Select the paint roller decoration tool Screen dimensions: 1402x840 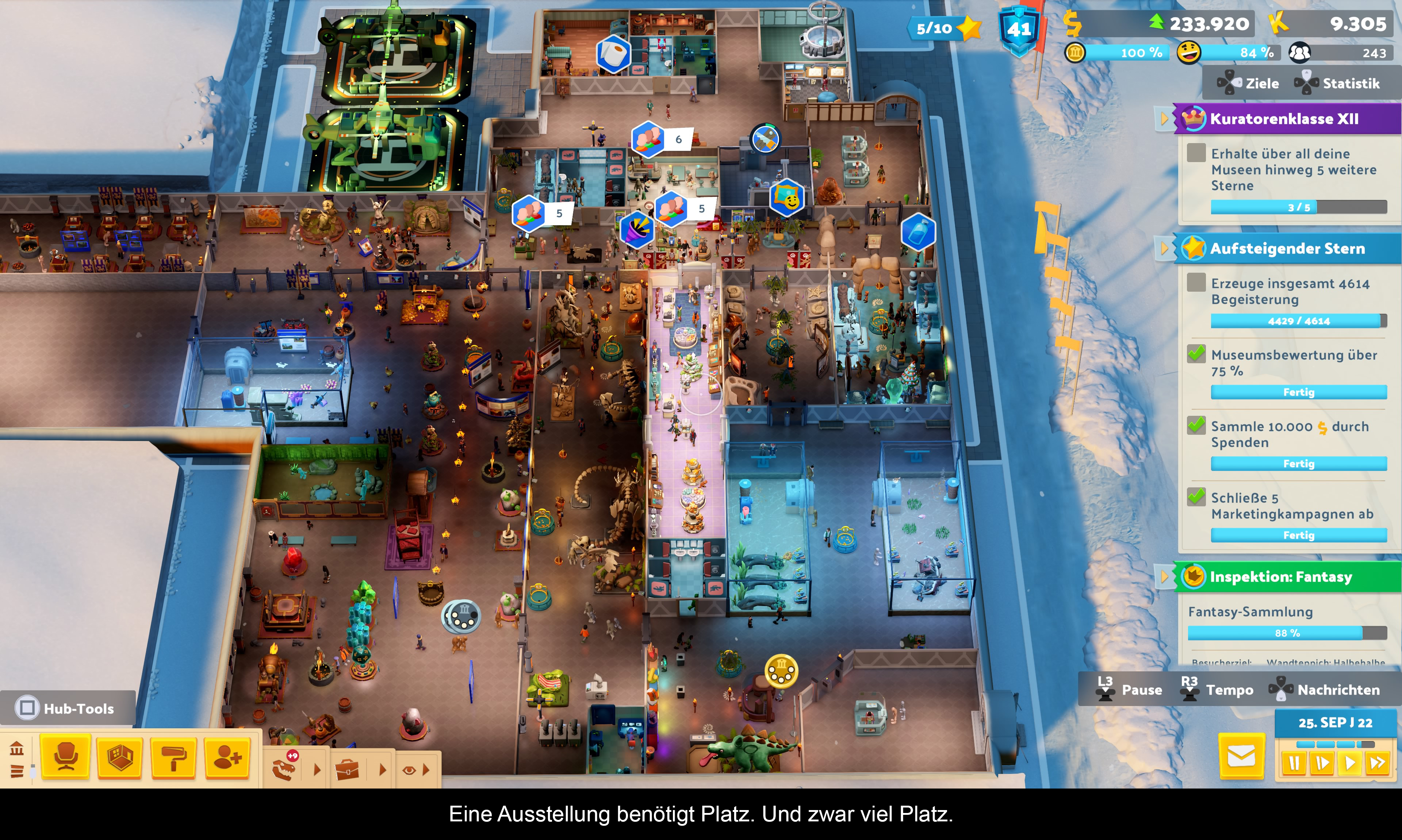pos(173,757)
